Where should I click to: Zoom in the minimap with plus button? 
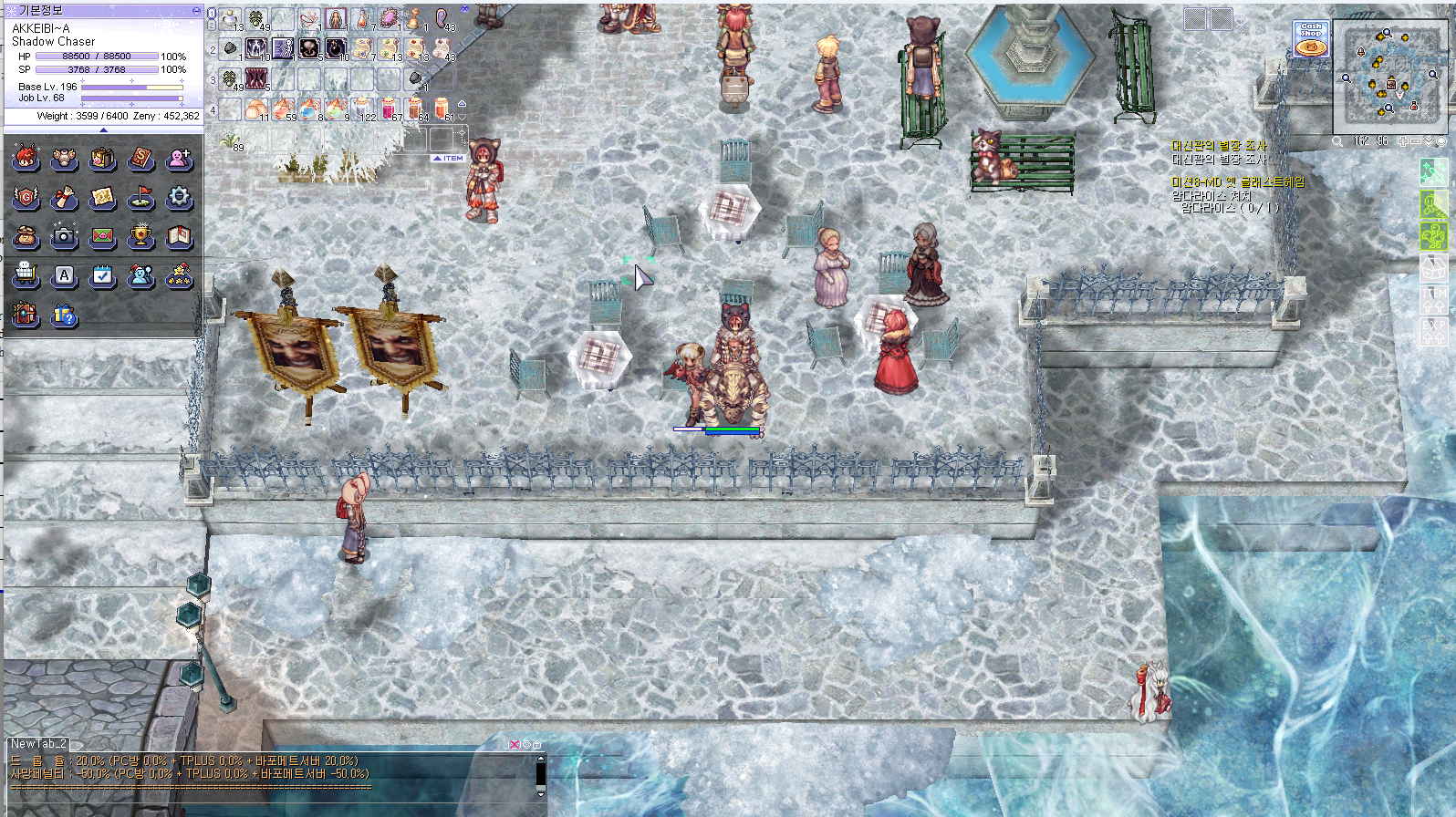tap(1403, 141)
